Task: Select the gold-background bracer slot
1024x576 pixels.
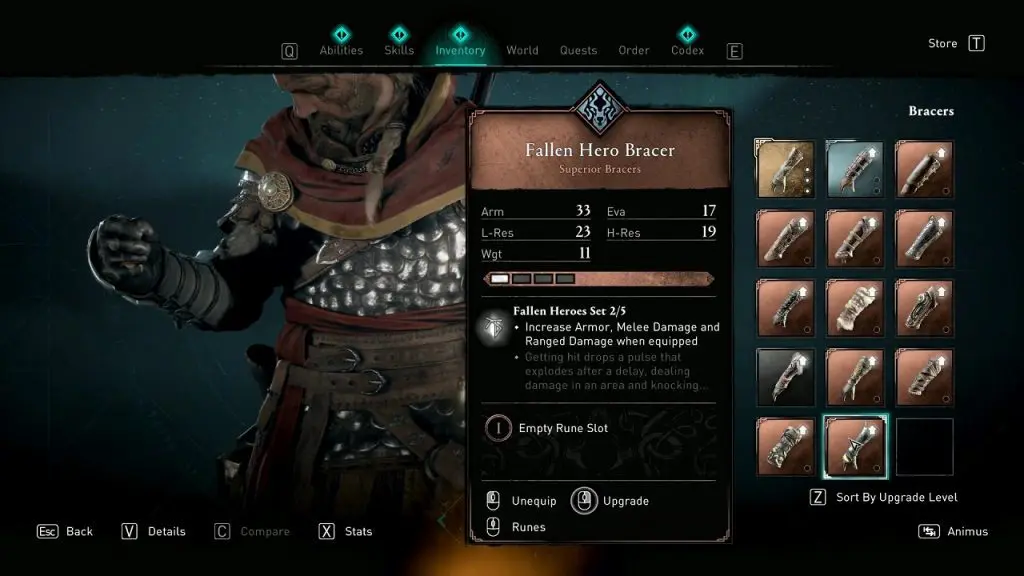Action: coord(785,168)
